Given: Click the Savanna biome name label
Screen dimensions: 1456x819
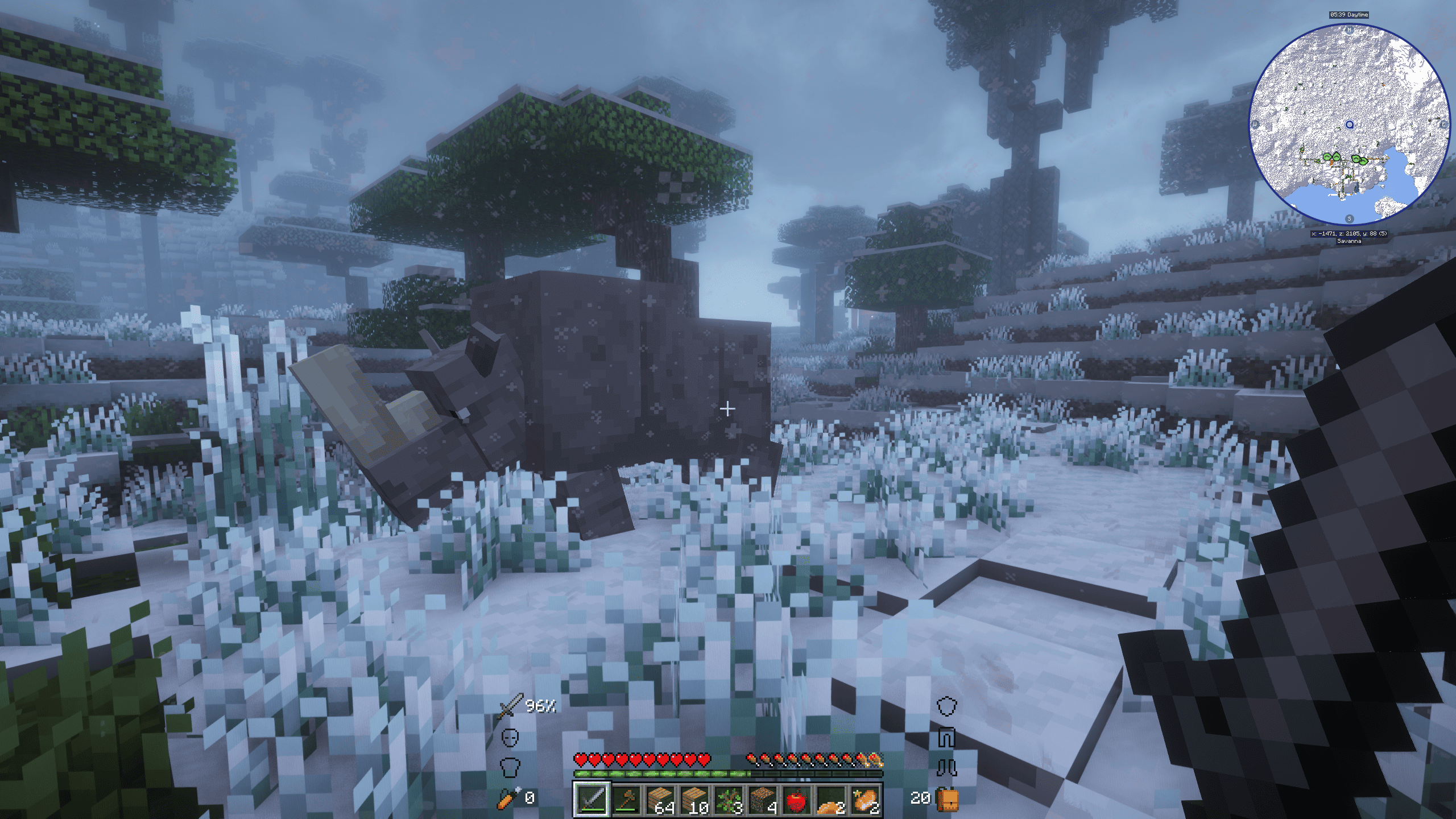Looking at the screenshot, I should pyautogui.click(x=1350, y=242).
